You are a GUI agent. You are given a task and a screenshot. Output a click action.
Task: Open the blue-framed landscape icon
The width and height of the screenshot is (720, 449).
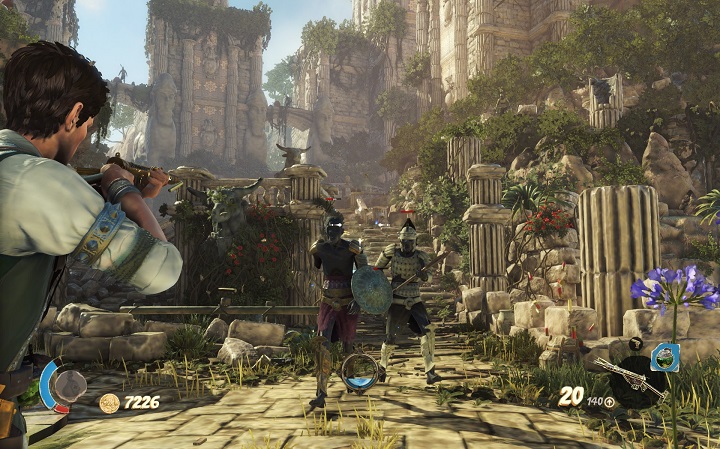(x=665, y=357)
